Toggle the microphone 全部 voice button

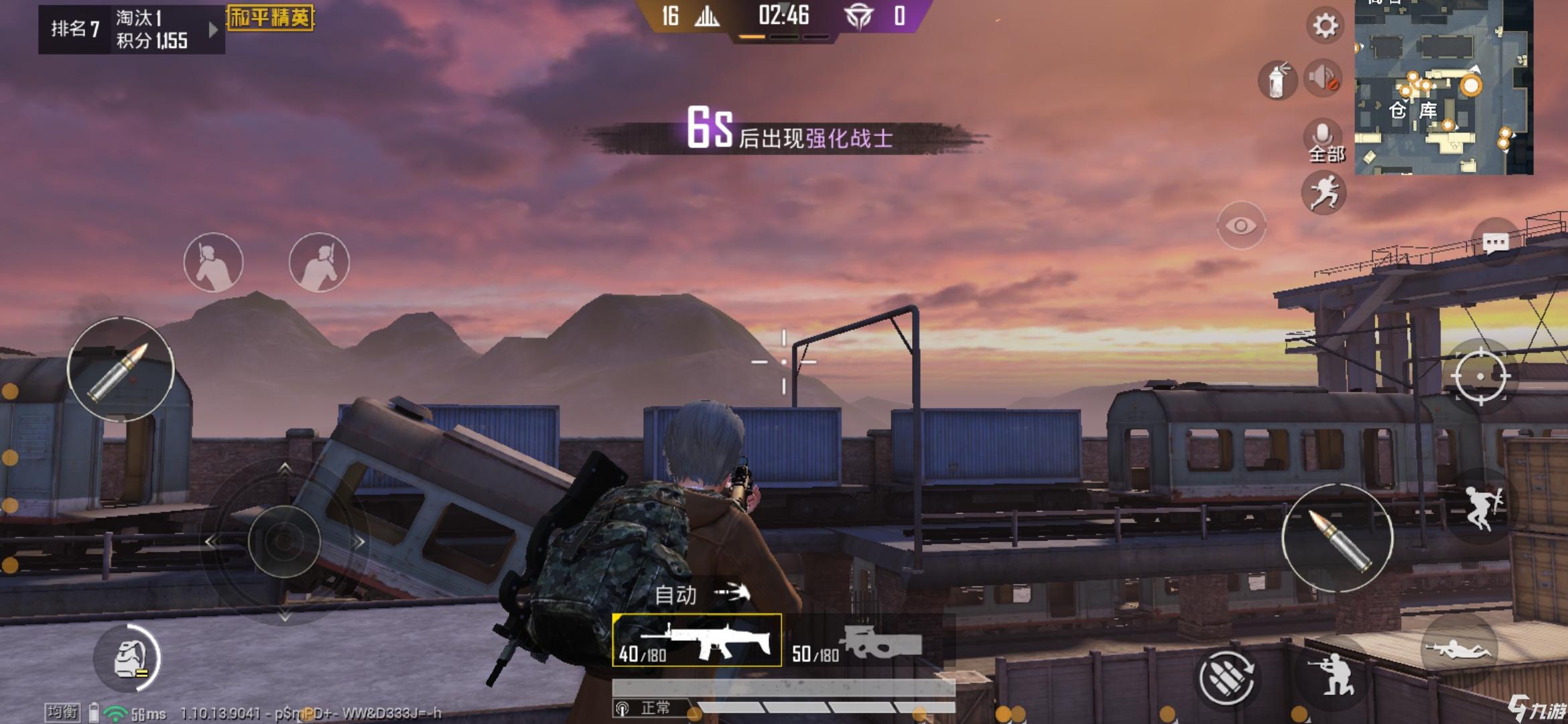tap(1325, 141)
